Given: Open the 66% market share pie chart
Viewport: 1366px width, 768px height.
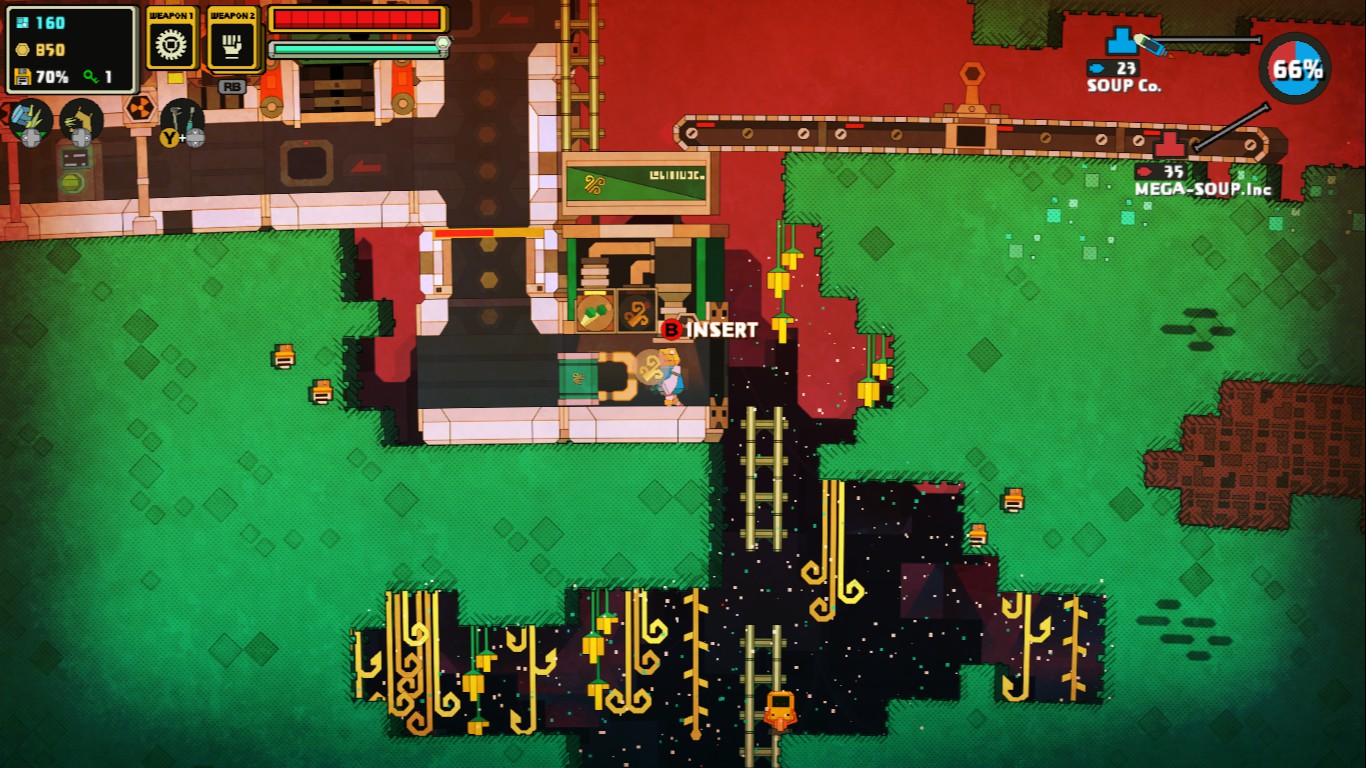Looking at the screenshot, I should click(x=1294, y=69).
